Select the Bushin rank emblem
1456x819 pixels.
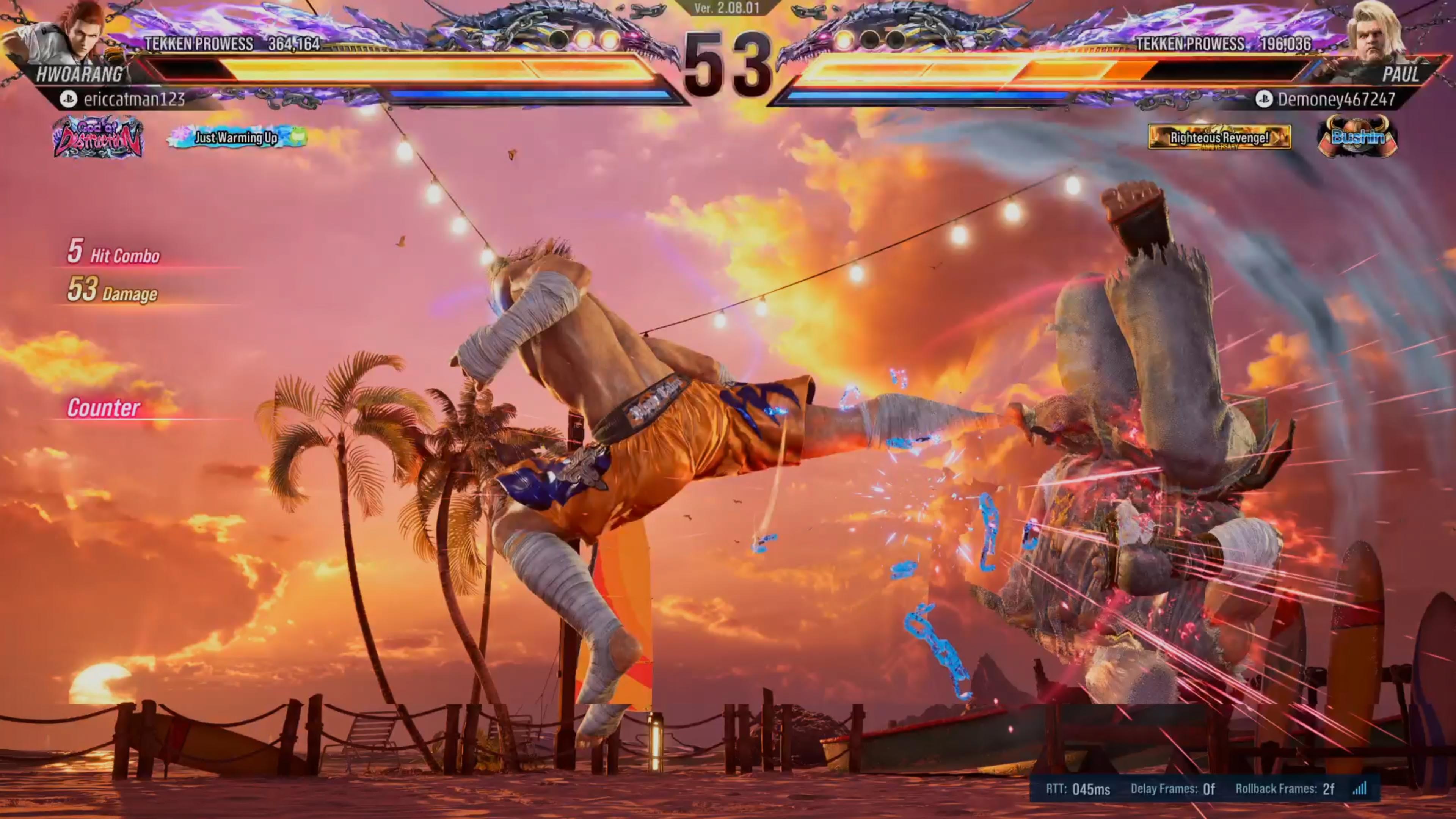tap(1357, 137)
